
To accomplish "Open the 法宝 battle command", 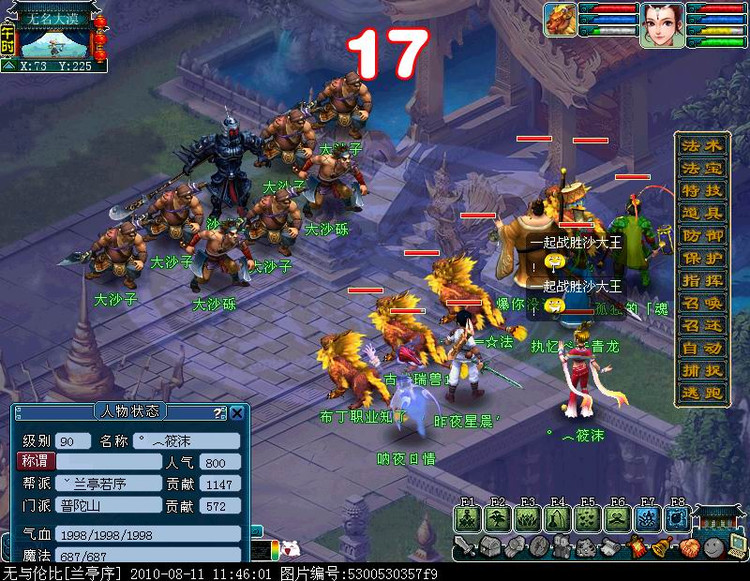I will (702, 168).
